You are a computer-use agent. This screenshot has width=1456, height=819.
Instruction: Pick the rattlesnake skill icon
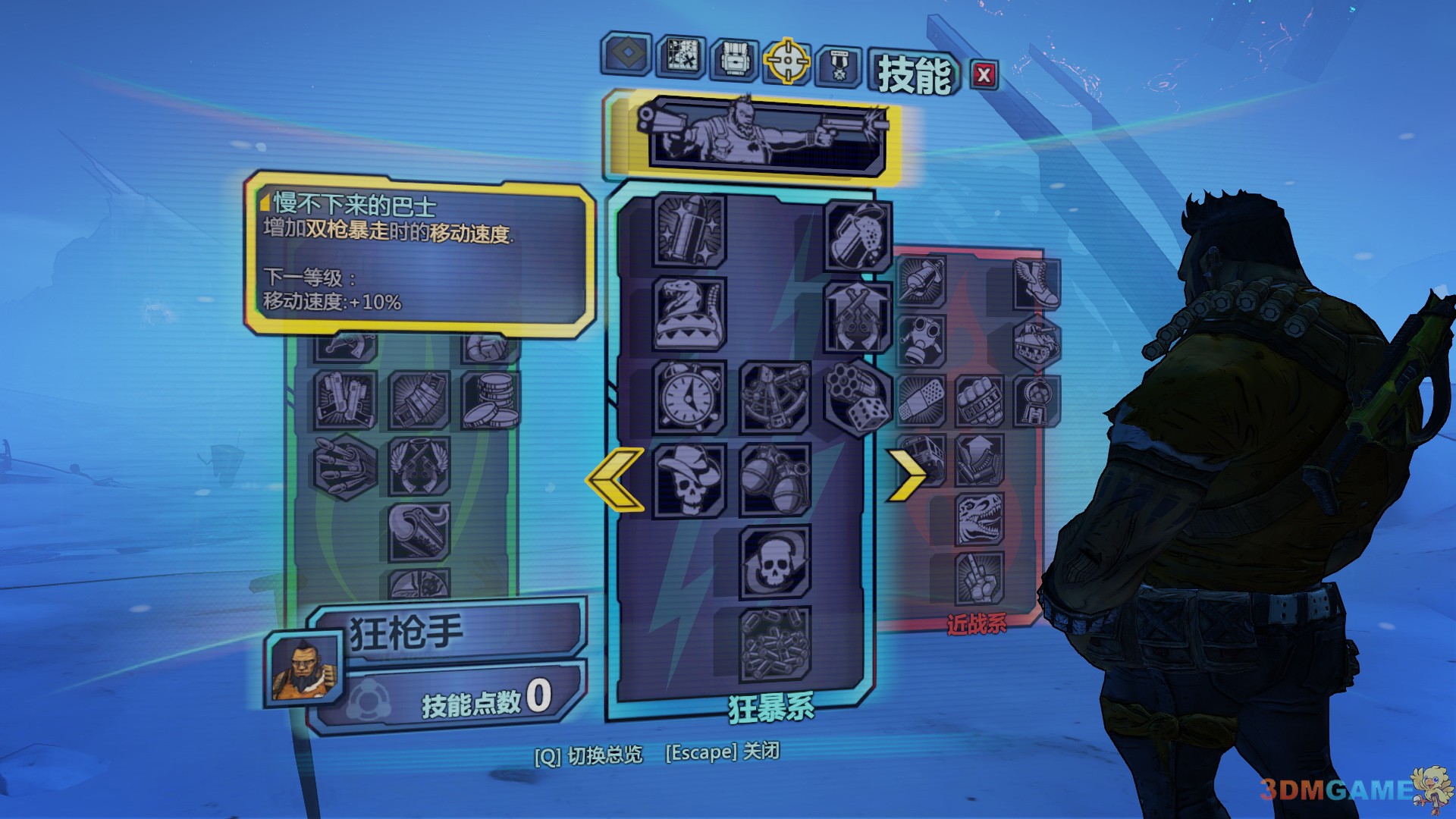tap(689, 313)
